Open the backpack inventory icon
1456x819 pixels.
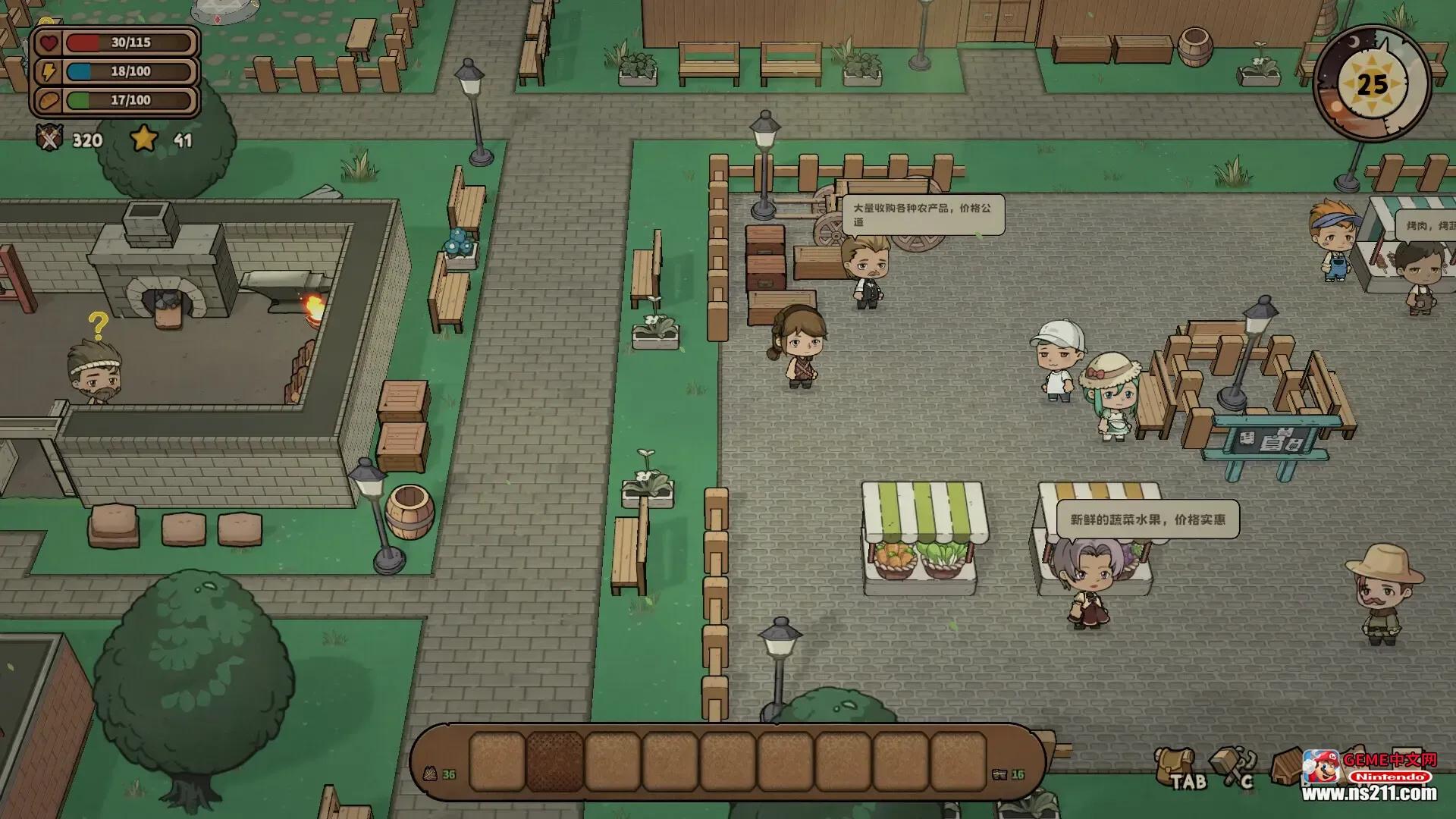[1173, 763]
